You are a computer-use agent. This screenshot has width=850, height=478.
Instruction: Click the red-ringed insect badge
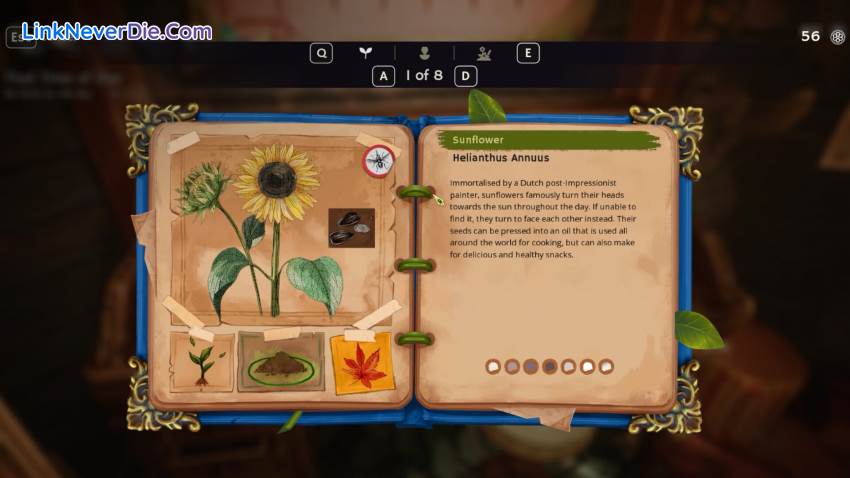379,160
